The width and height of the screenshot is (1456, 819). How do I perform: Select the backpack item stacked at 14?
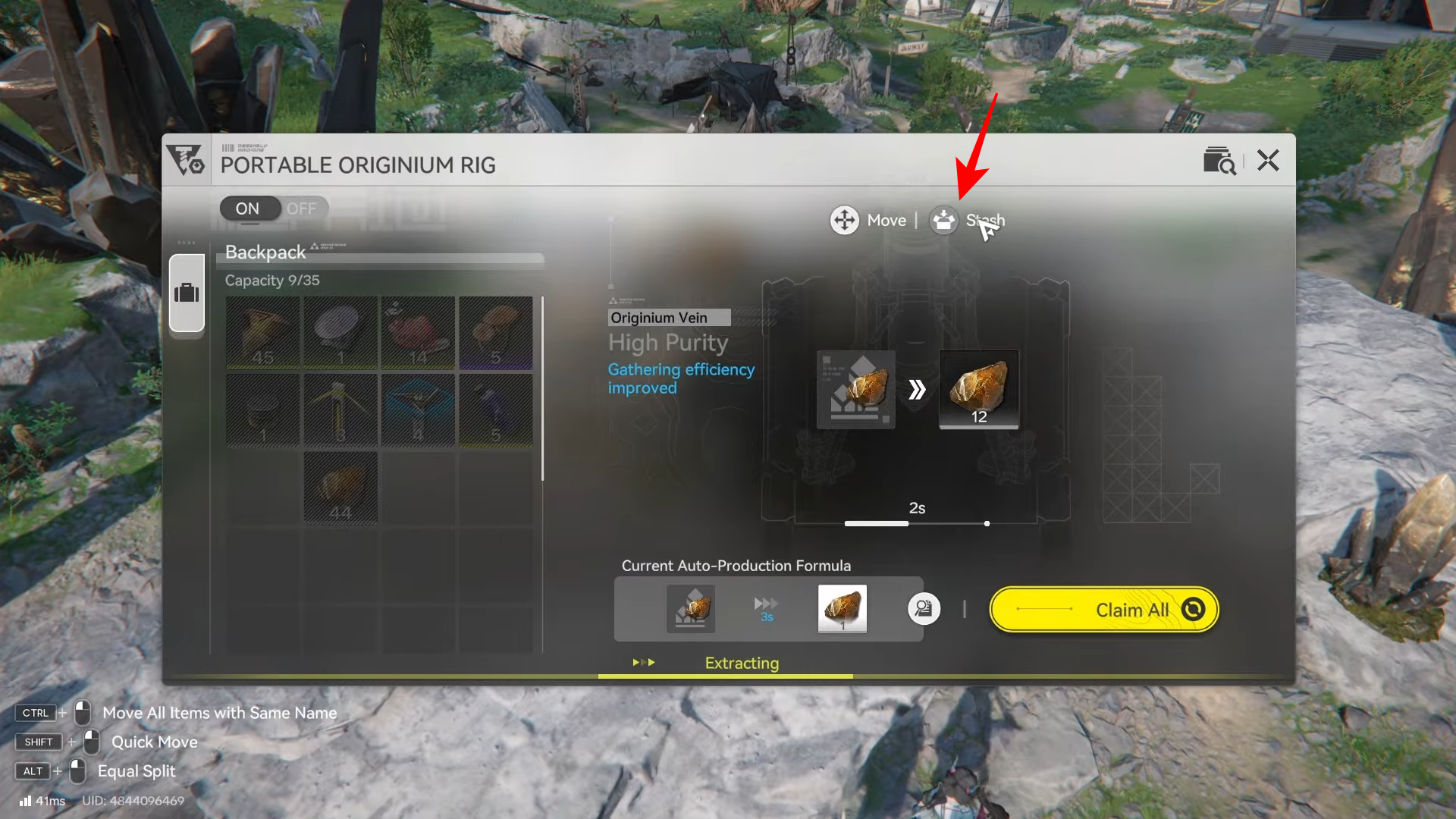coord(418,333)
